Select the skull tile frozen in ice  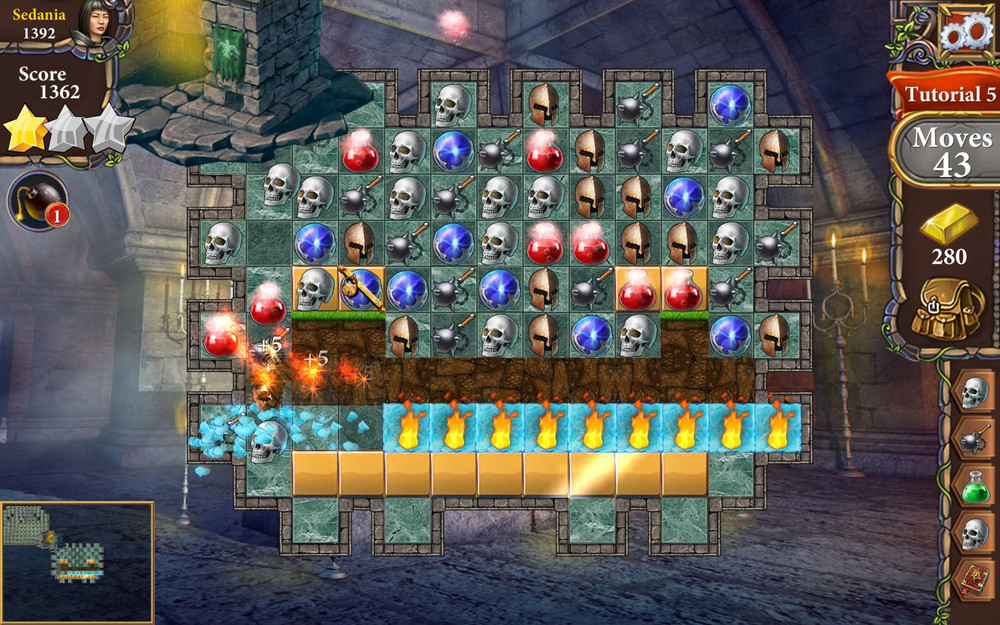(x=267, y=441)
